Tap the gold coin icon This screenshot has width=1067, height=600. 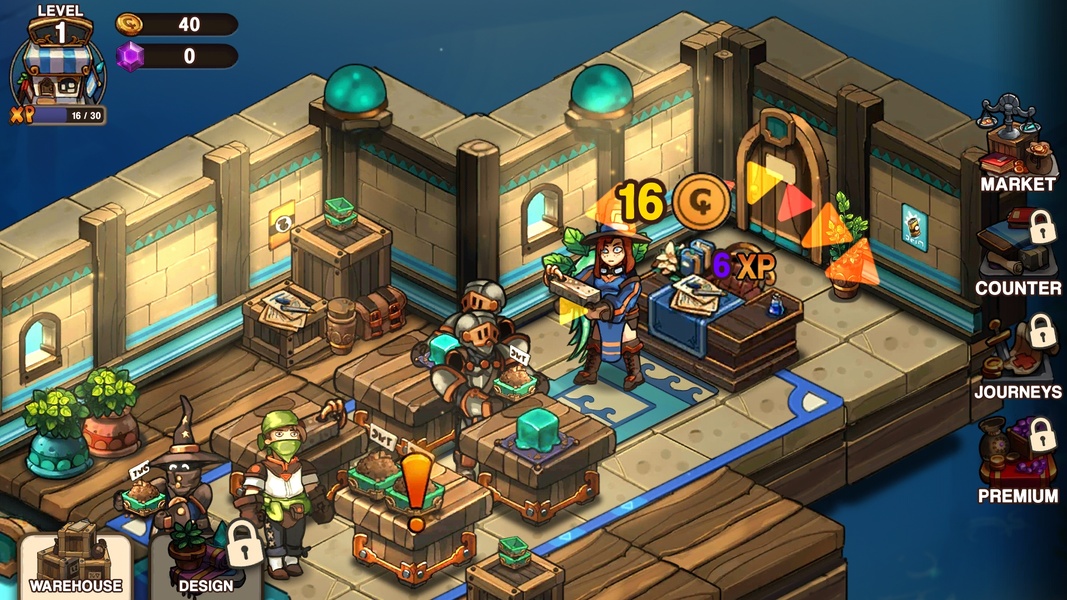pos(130,24)
